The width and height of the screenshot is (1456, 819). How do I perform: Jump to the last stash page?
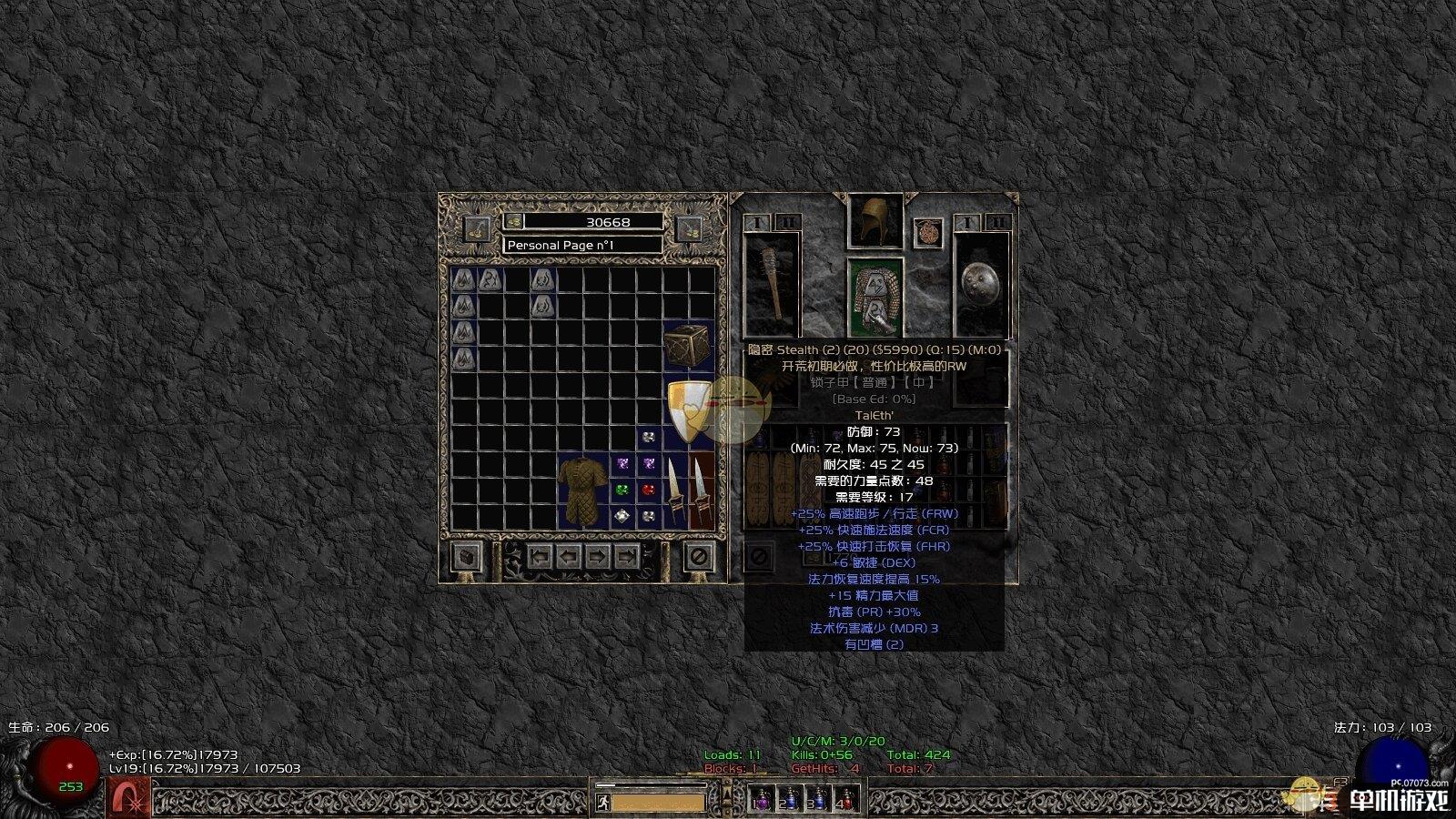pos(626,556)
